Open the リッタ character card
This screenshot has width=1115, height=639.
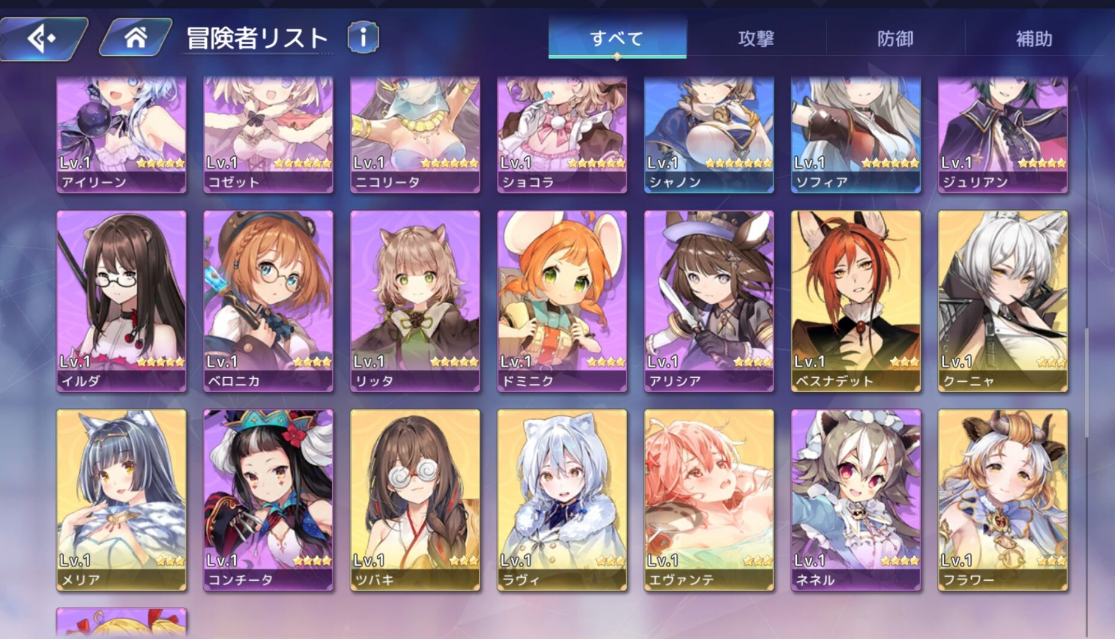[415, 300]
